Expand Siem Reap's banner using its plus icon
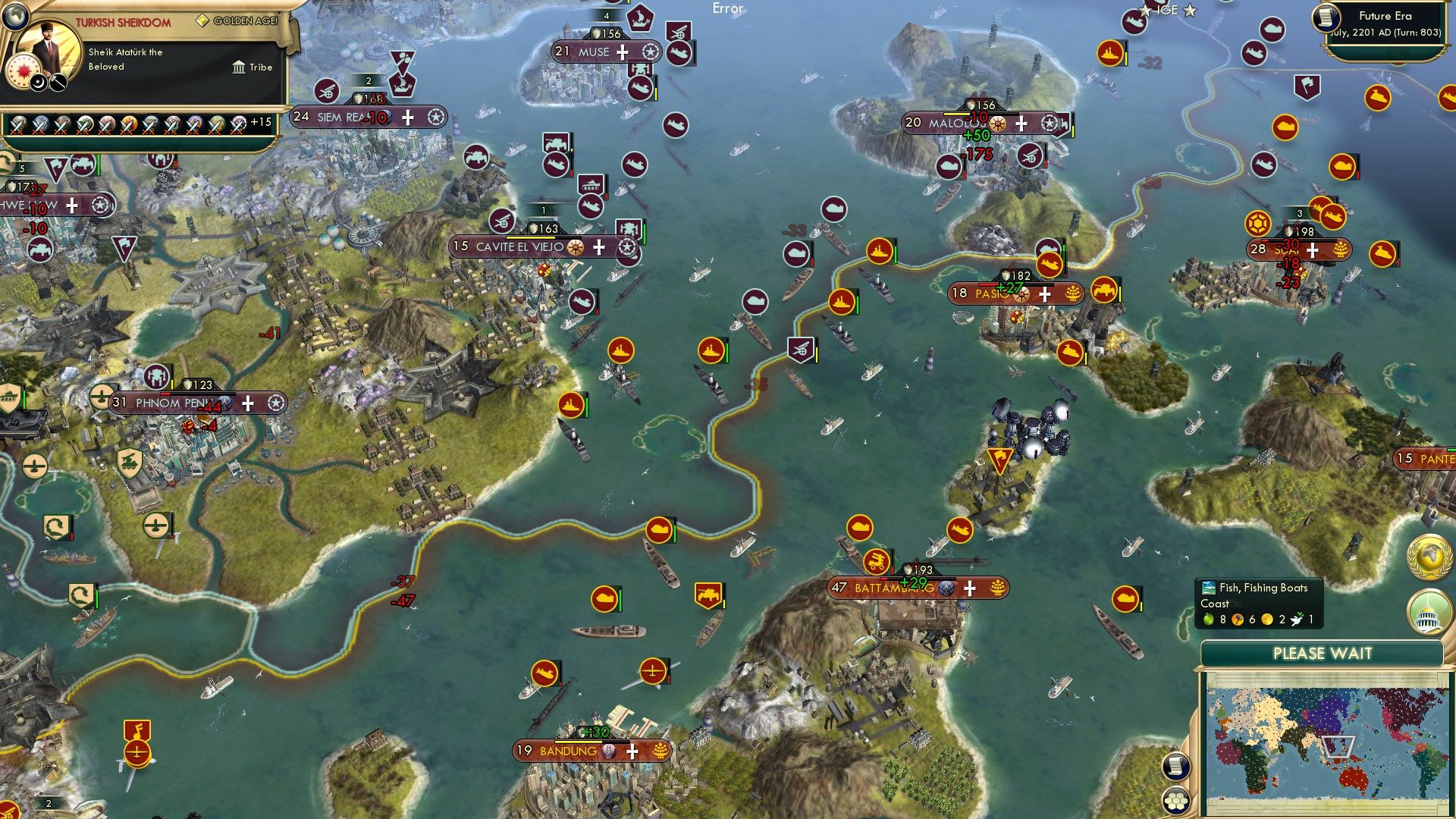Image resolution: width=1456 pixels, height=819 pixels. click(407, 118)
